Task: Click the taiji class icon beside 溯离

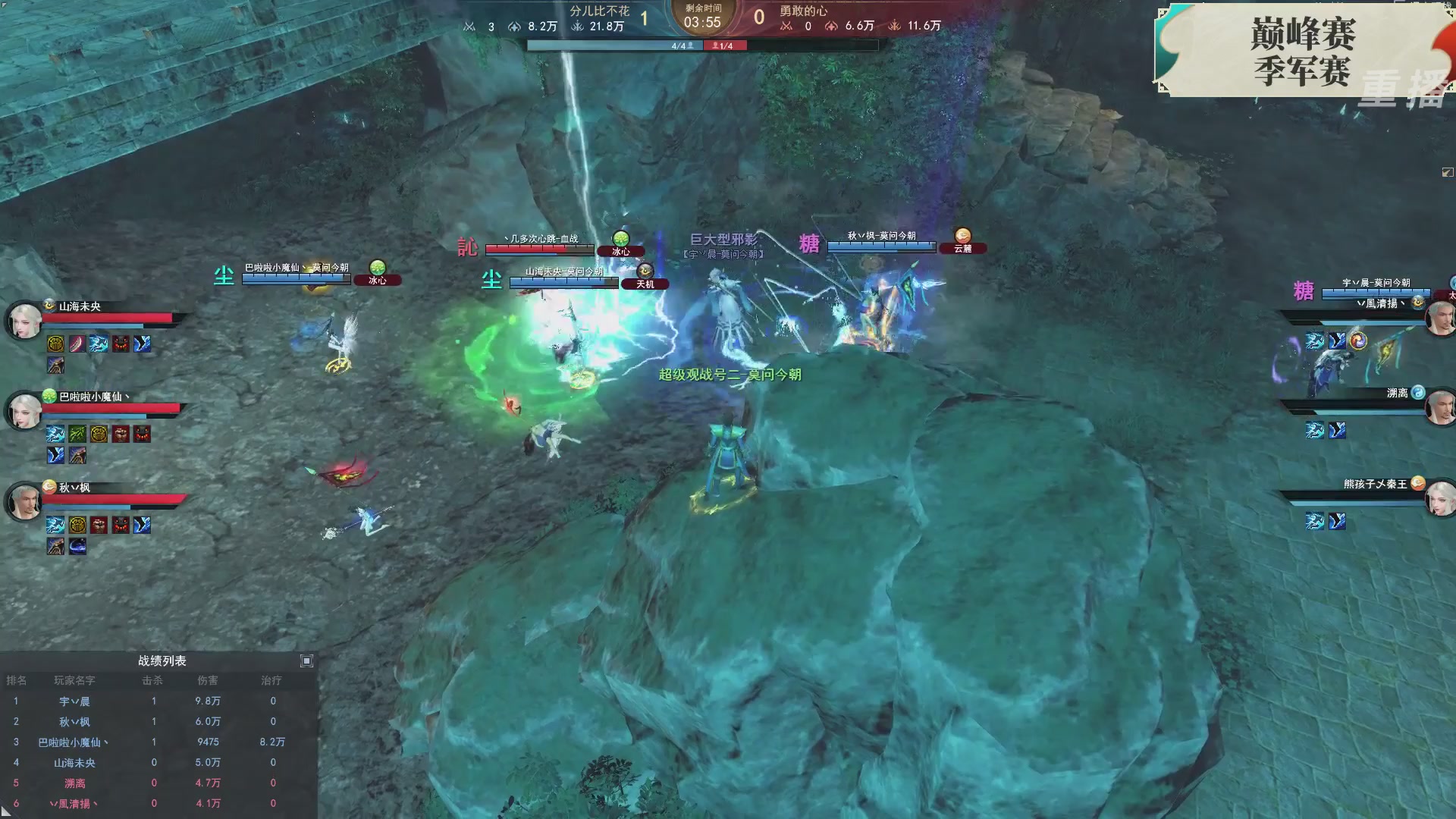Action: coord(1419,393)
